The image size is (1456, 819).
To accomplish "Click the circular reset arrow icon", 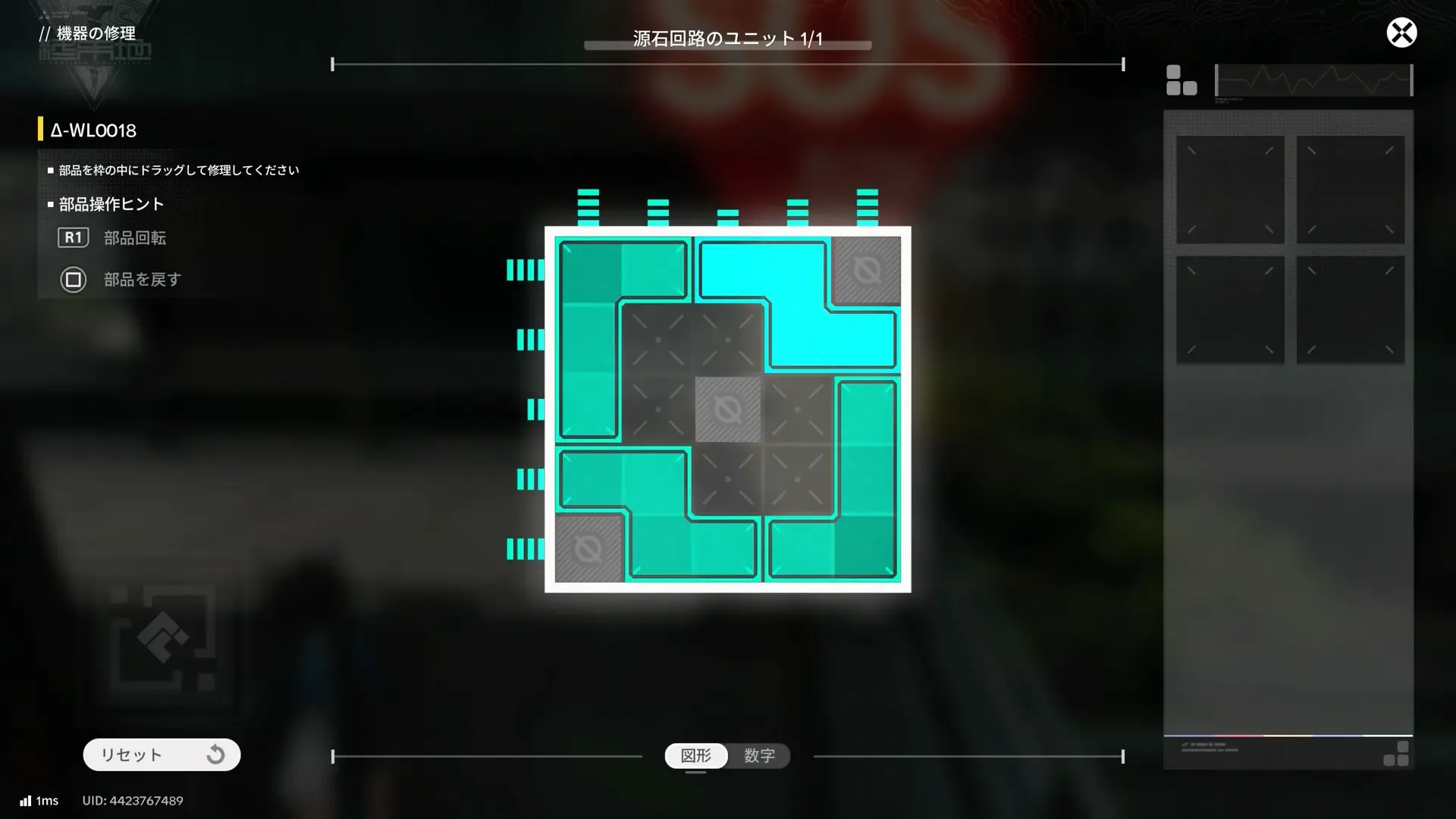I will (x=216, y=754).
